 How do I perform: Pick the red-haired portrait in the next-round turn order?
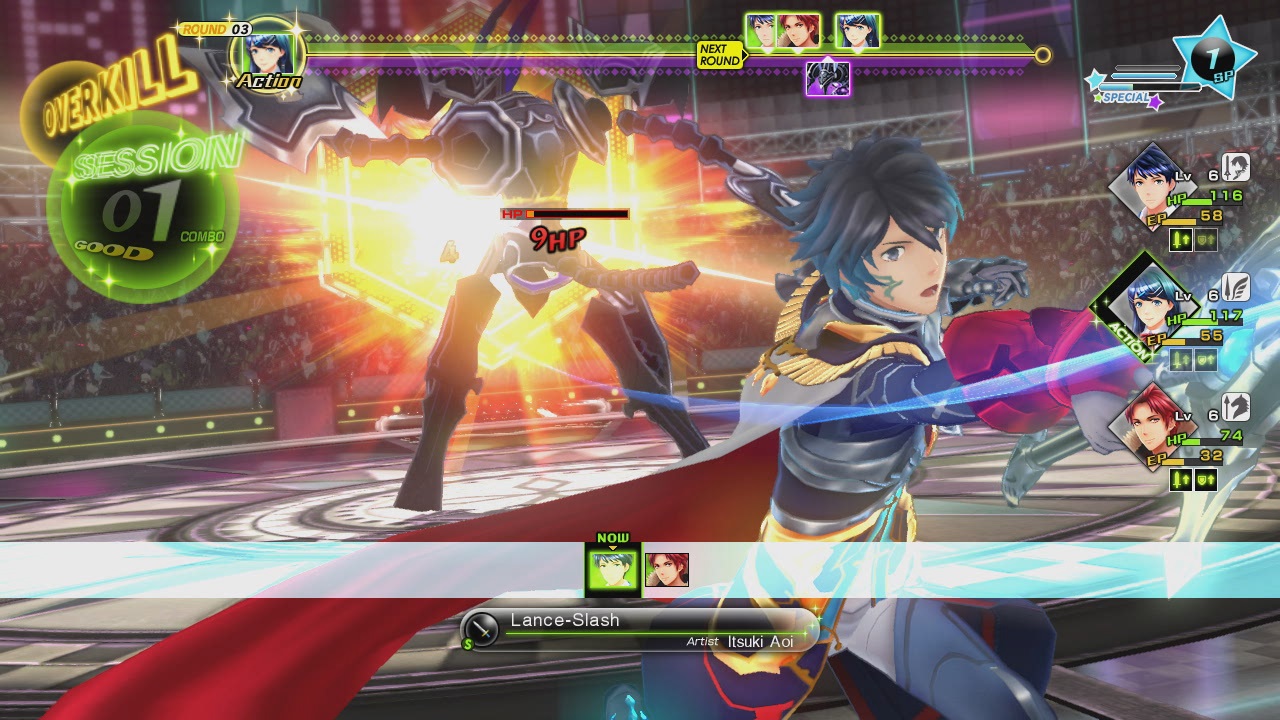[x=799, y=31]
